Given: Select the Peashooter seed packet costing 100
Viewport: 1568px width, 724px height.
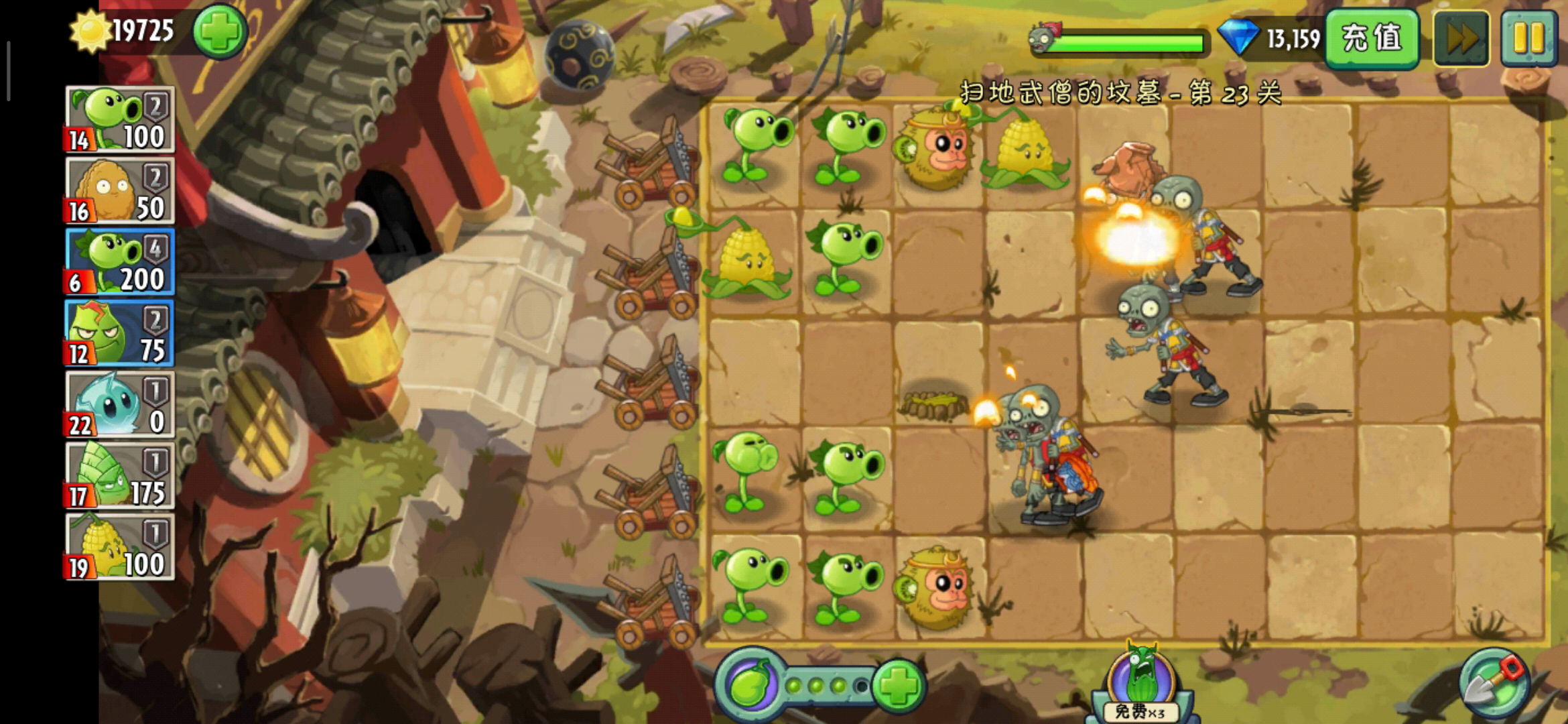Looking at the screenshot, I should 120,119.
